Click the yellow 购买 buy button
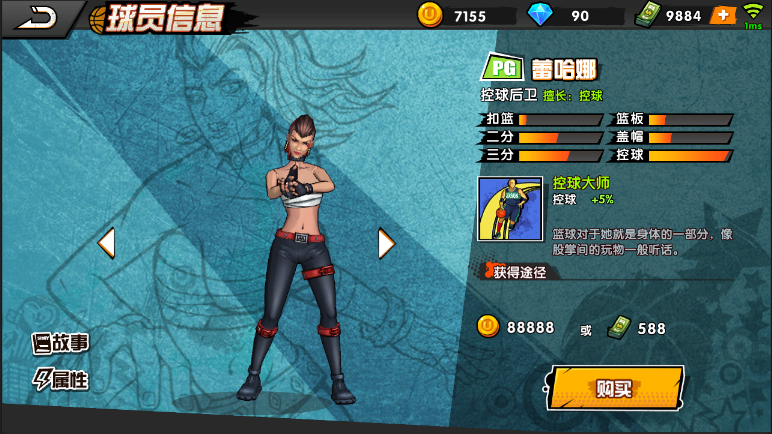This screenshot has height=434, width=772. pos(615,388)
